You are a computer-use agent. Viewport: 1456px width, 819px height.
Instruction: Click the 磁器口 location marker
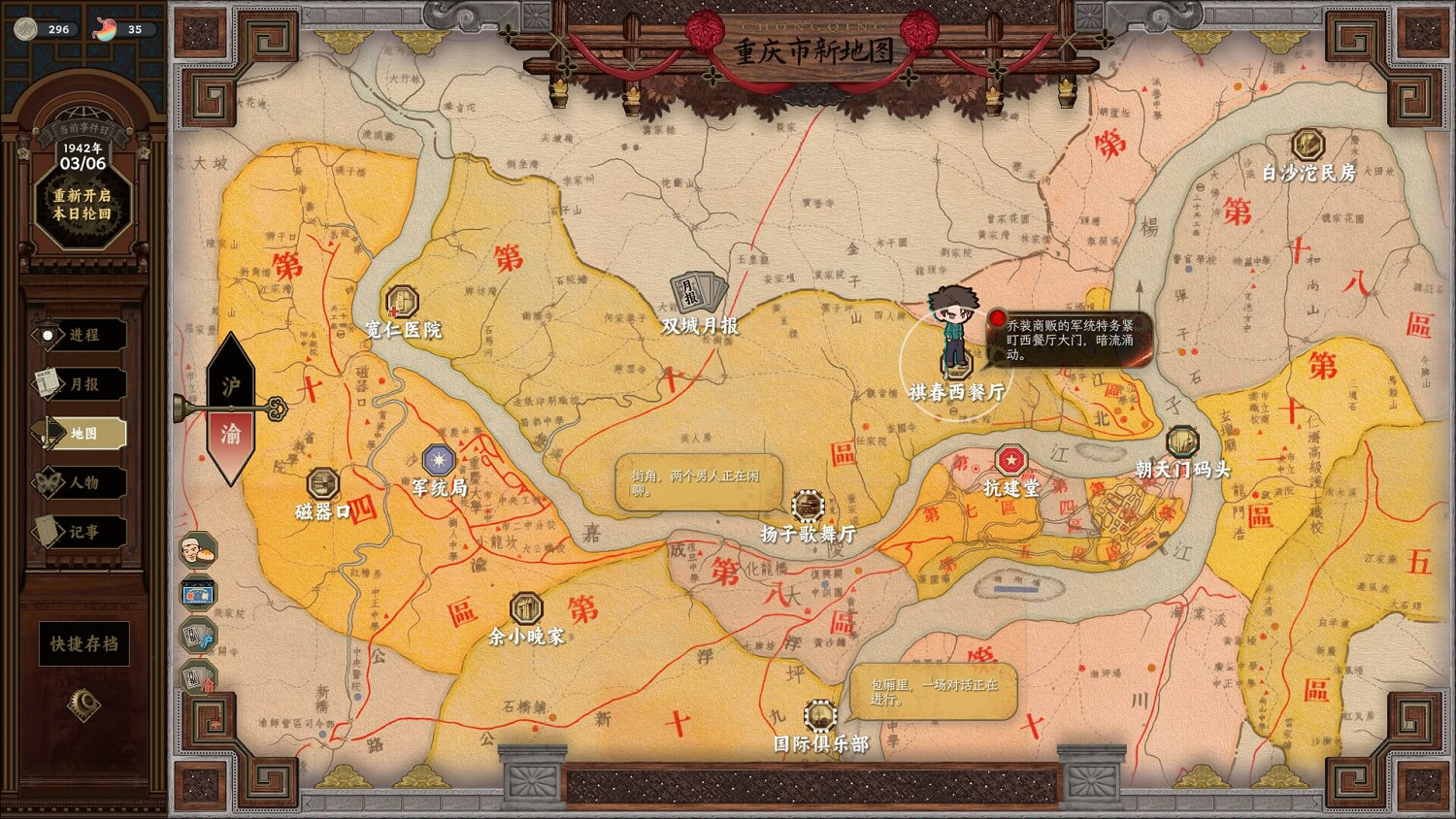323,484
